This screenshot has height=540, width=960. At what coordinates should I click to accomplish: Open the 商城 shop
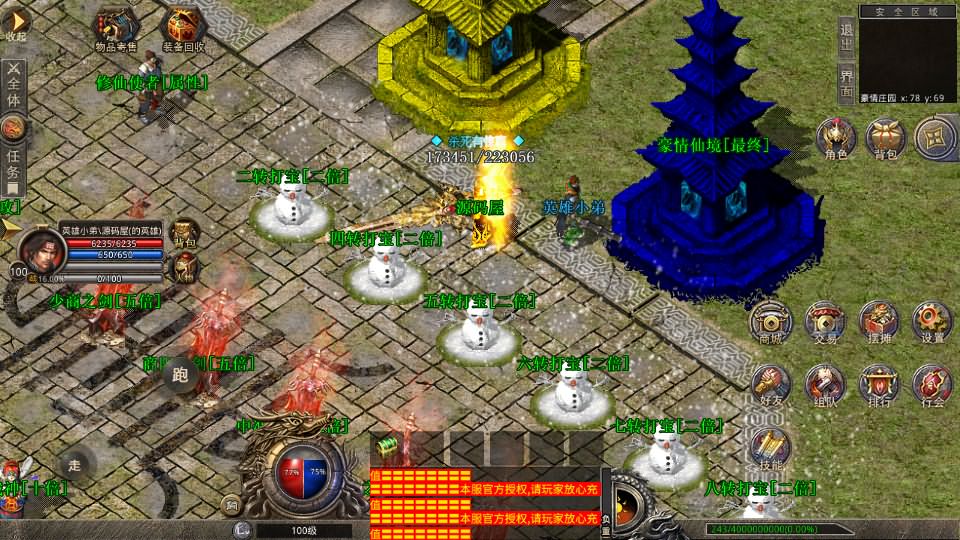pyautogui.click(x=770, y=321)
